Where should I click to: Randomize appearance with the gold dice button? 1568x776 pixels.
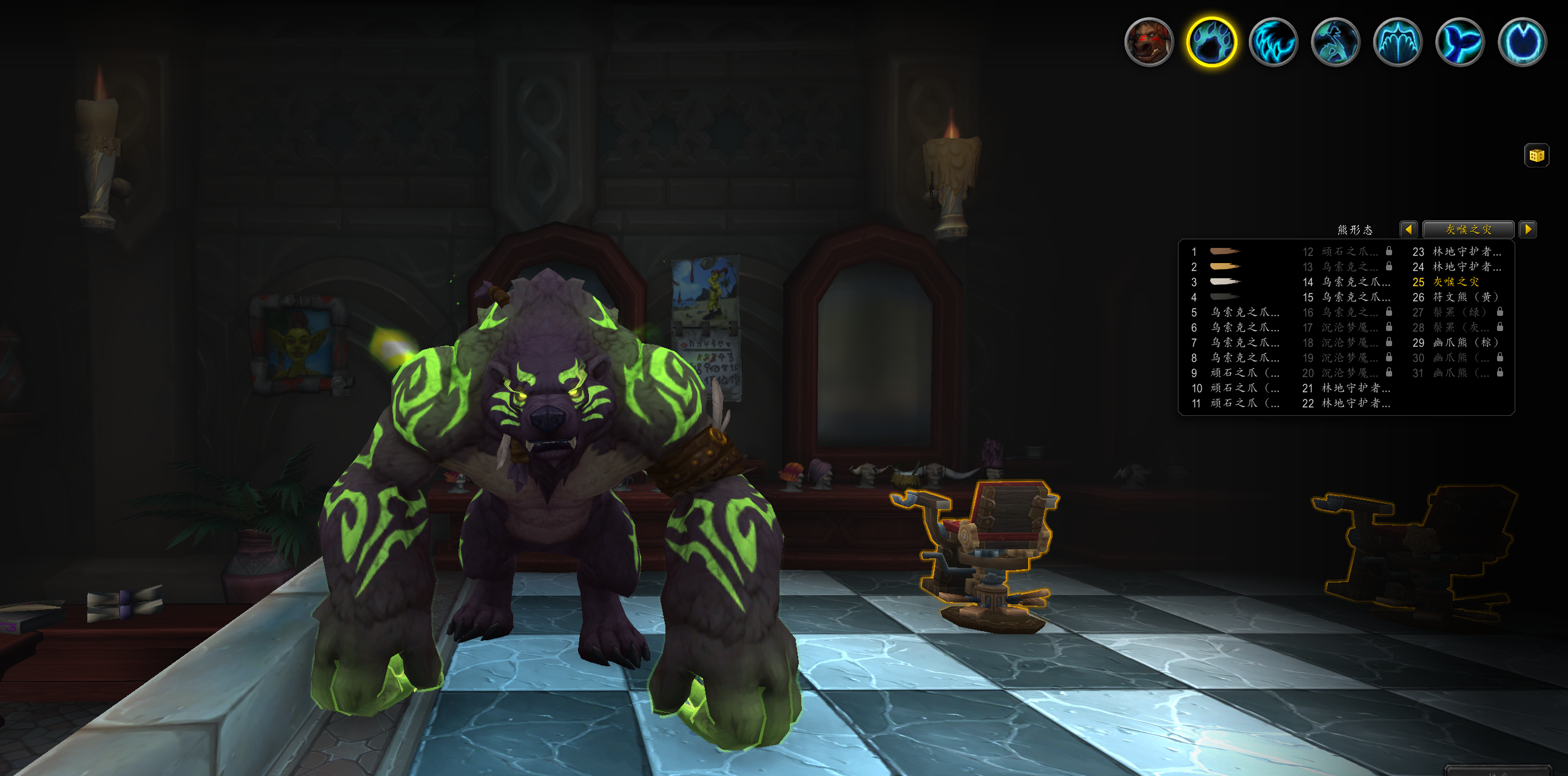point(1536,155)
